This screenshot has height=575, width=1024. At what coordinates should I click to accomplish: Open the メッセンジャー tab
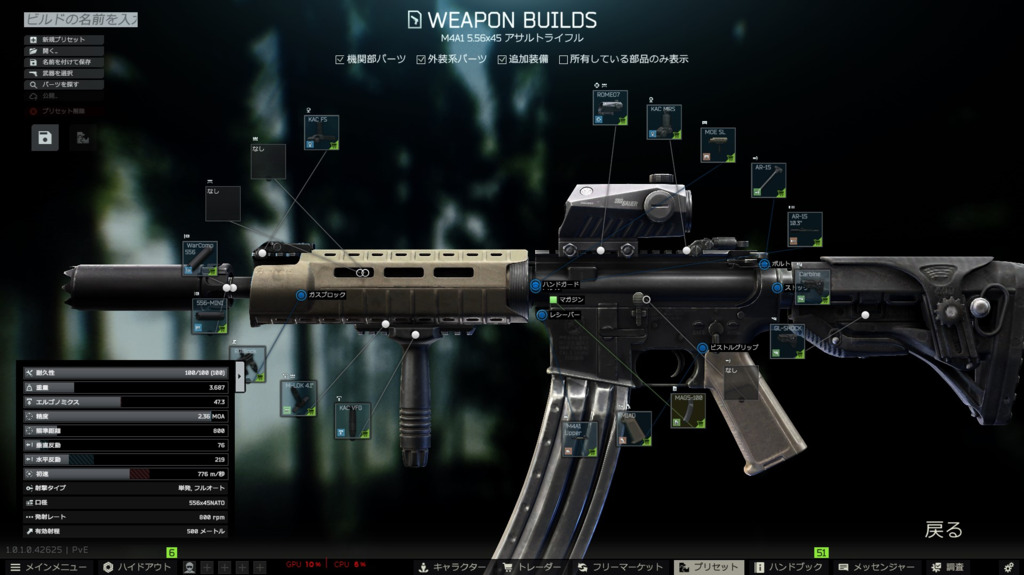pyautogui.click(x=876, y=567)
